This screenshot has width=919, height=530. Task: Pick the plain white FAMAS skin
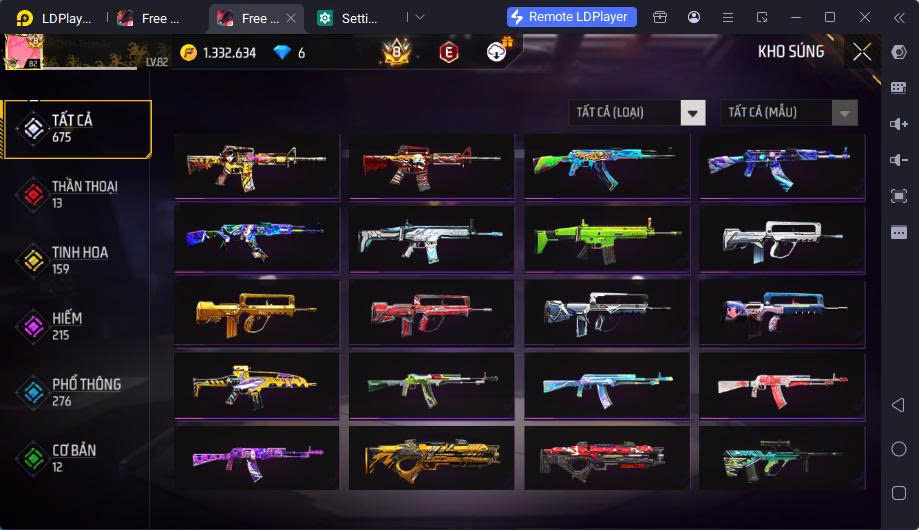[x=782, y=239]
